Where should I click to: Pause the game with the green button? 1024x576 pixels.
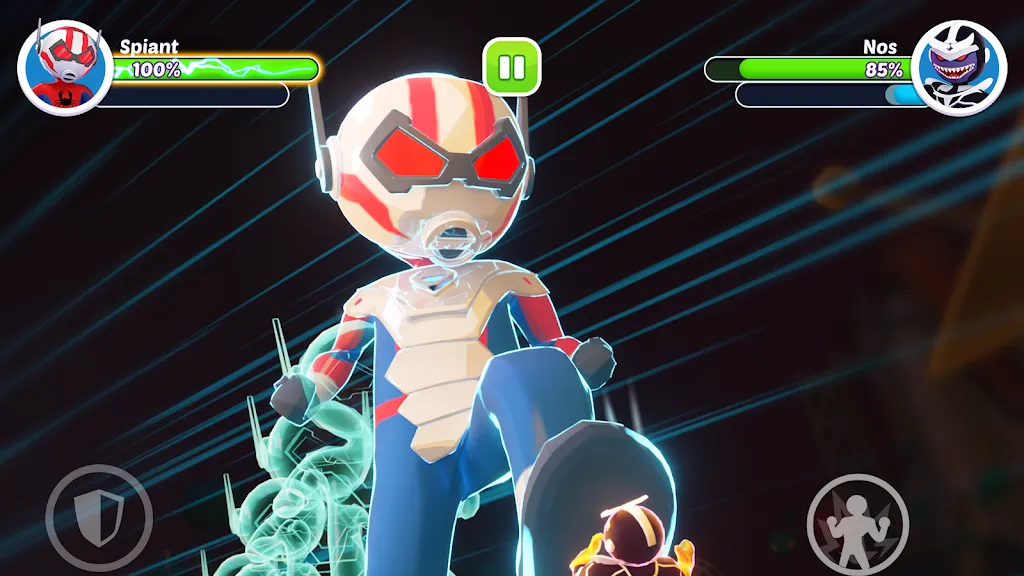512,67
